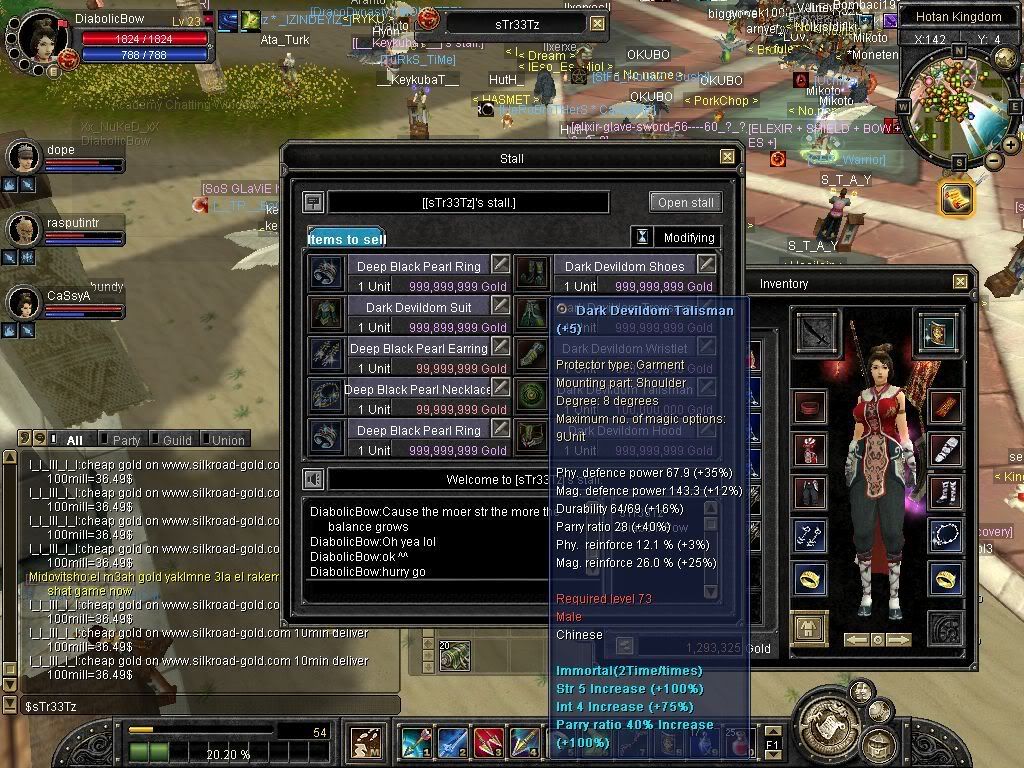Select the Deep Black Pearl Earring item

point(419,348)
